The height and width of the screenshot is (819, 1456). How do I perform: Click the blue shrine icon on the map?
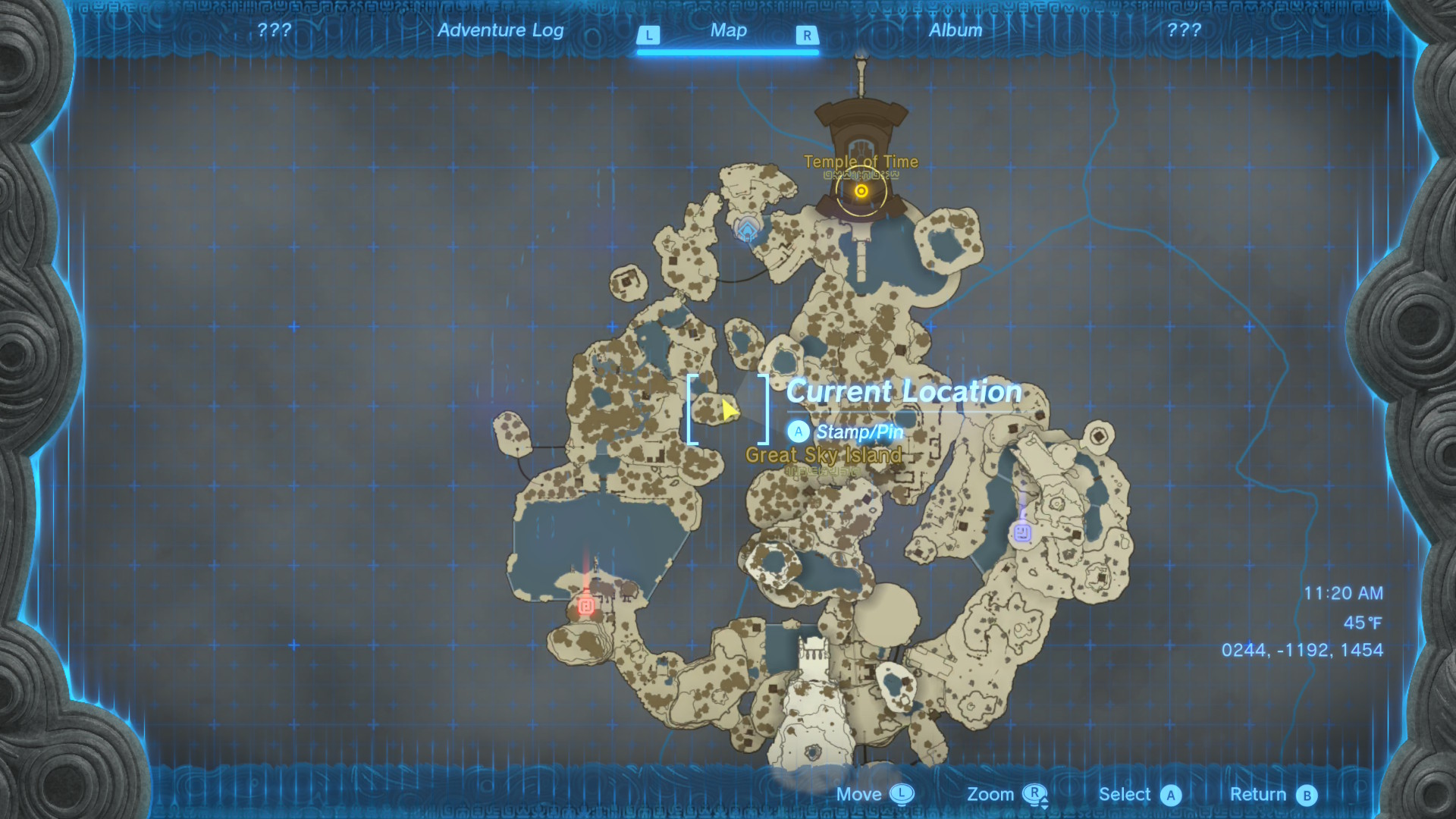coord(748,227)
